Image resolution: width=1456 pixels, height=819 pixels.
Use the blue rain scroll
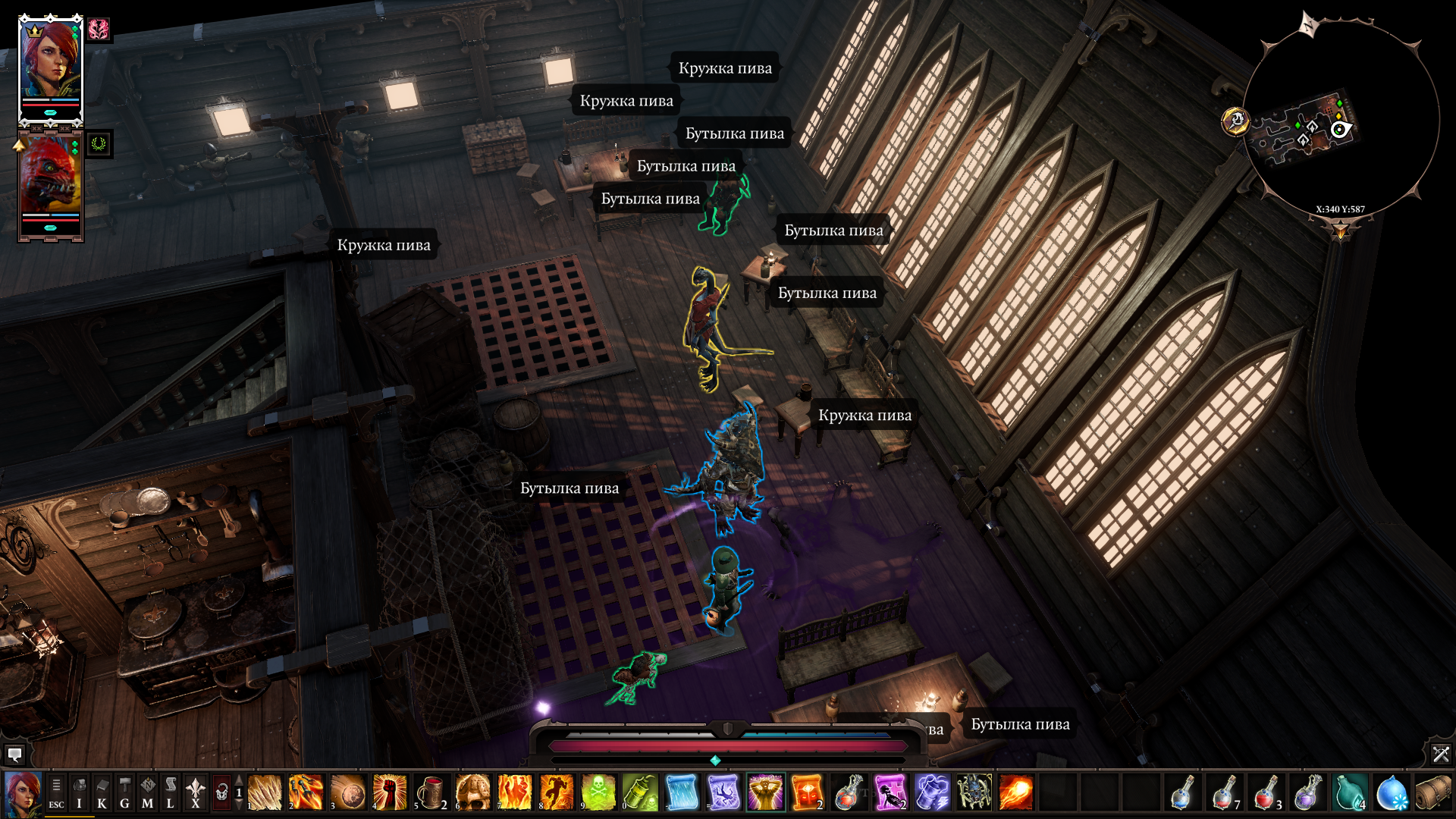[x=681, y=793]
